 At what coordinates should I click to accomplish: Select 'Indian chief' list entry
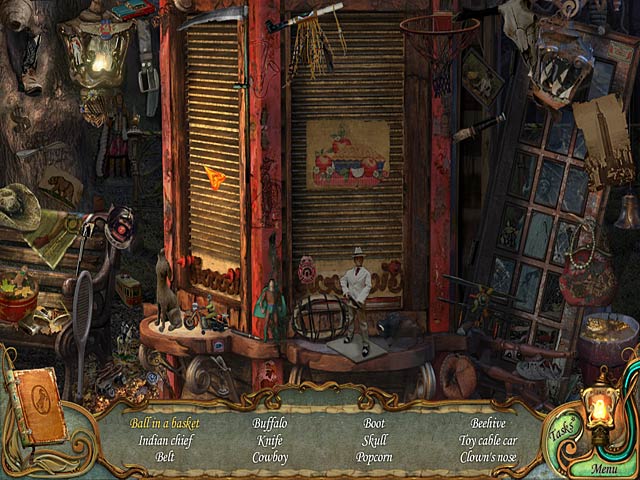(165, 440)
